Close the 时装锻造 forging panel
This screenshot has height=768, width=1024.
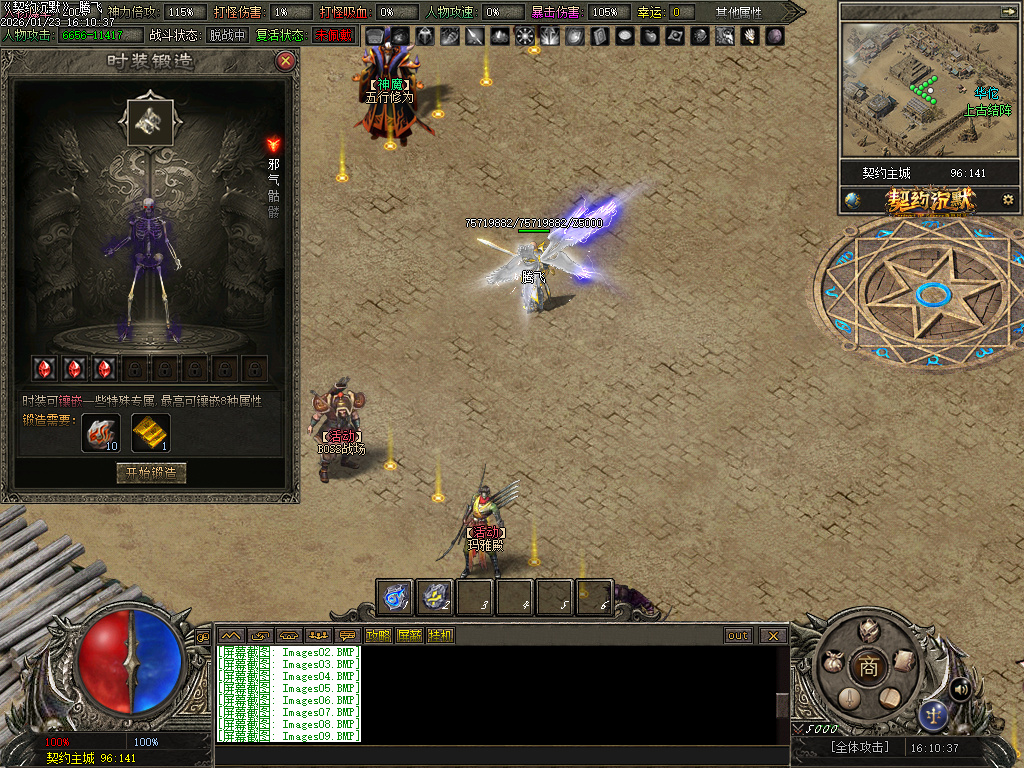(286, 61)
